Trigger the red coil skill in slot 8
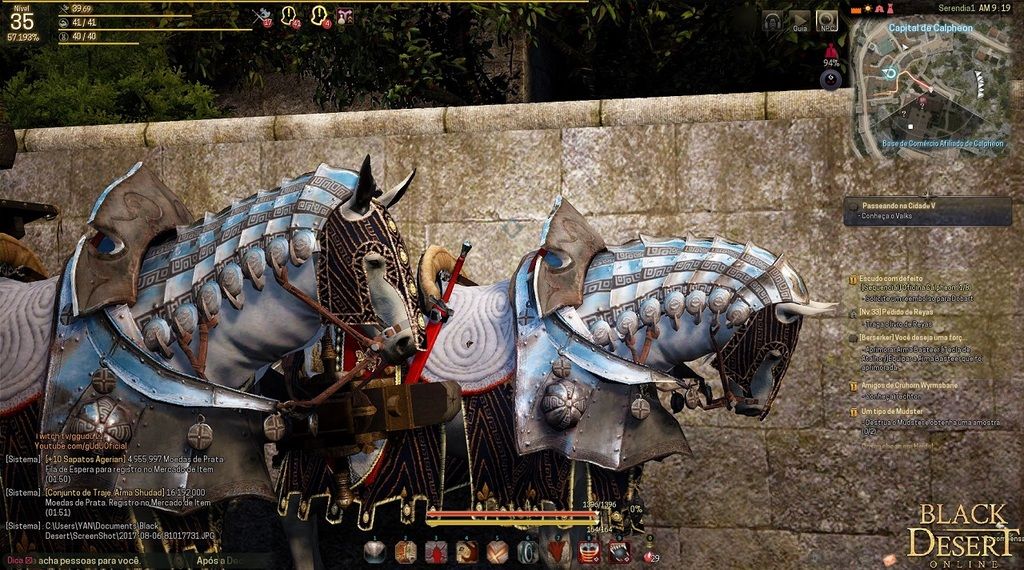1024x570 pixels. point(589,551)
